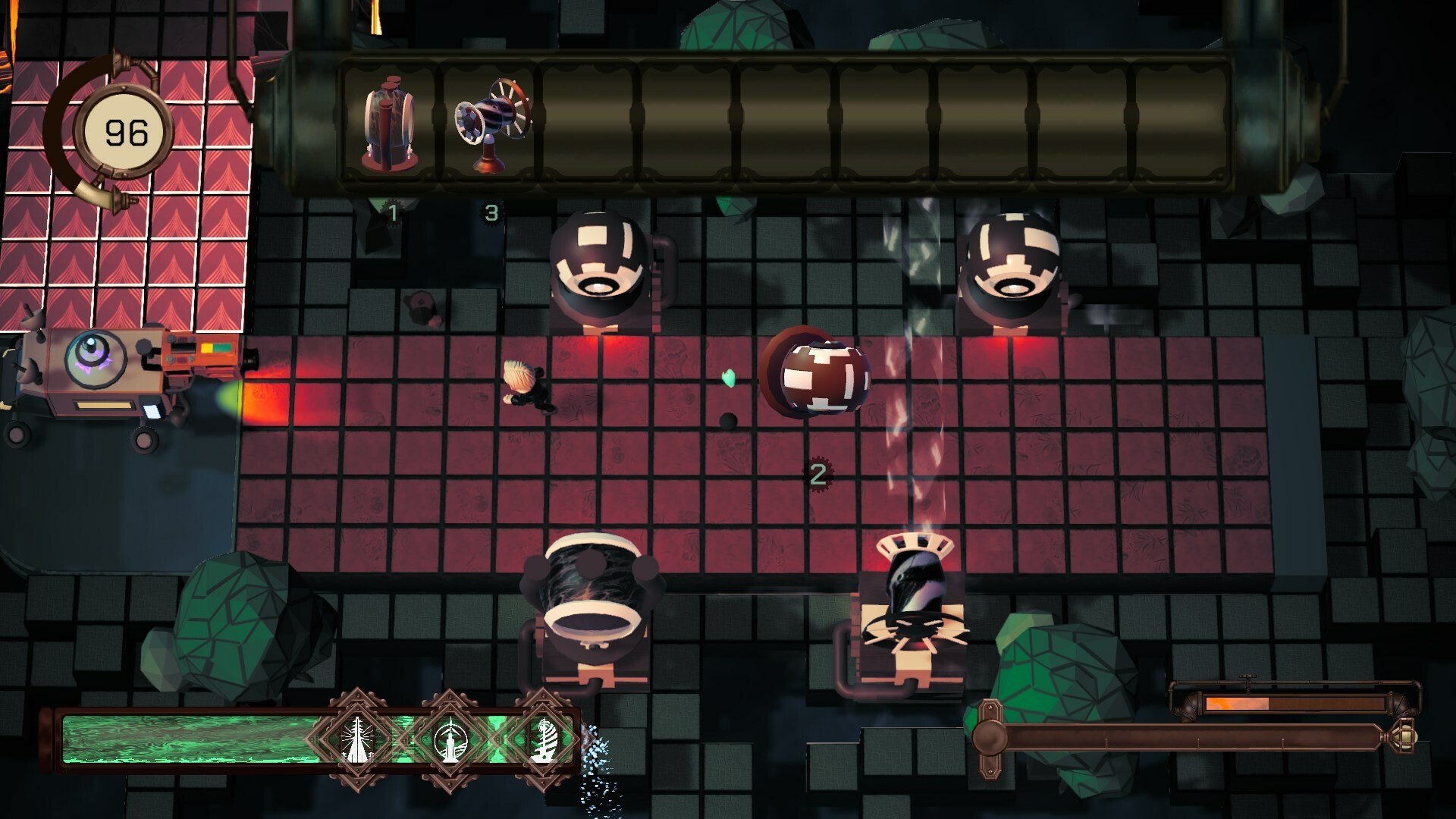Activate the radiant spire ability icon
1456x819 pixels.
tap(356, 739)
